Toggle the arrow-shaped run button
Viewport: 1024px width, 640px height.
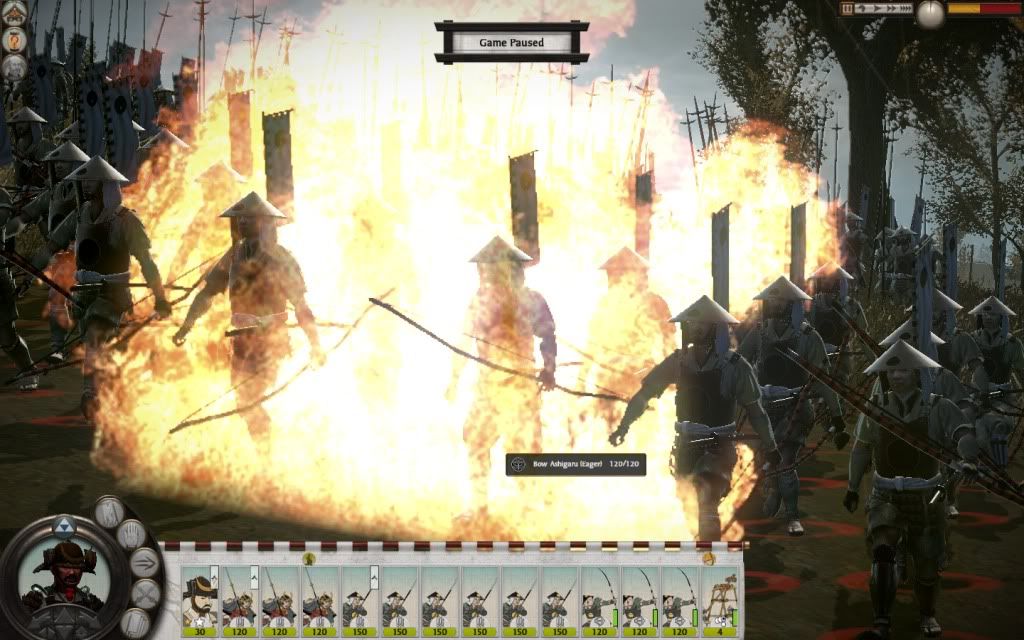coord(145,563)
